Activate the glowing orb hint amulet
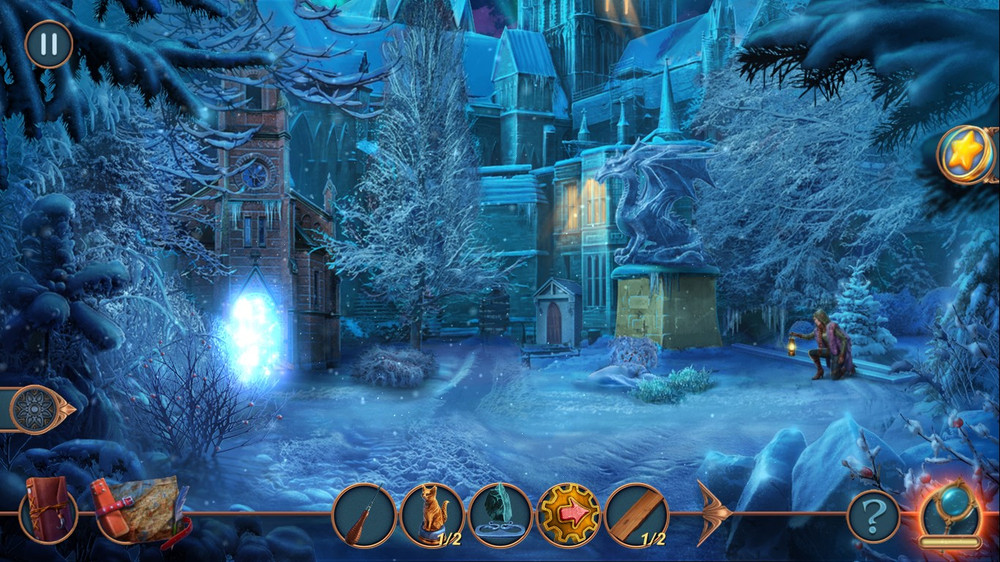The height and width of the screenshot is (562, 1000). 949,512
